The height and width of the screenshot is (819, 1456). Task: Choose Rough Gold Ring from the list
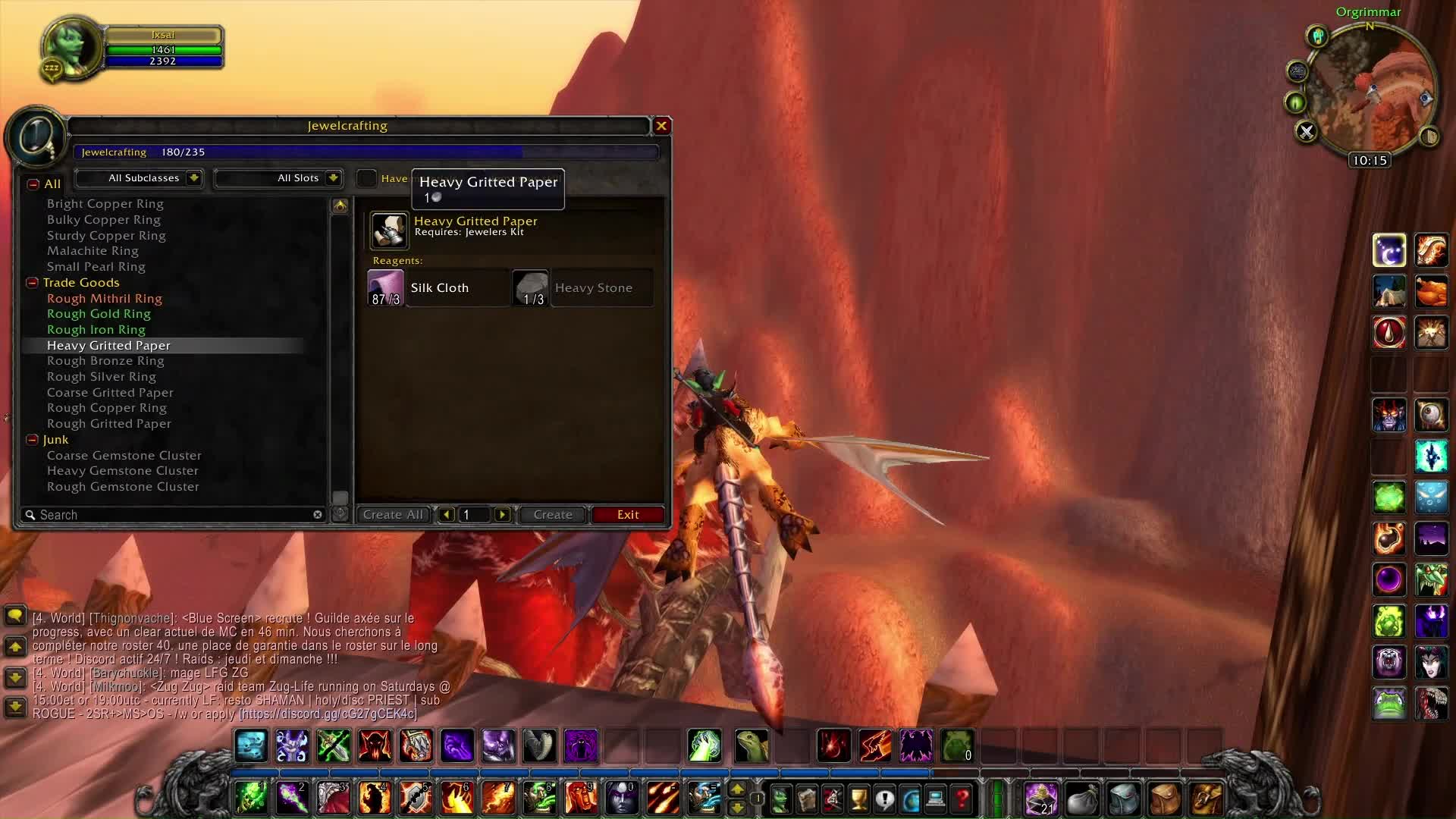(99, 314)
